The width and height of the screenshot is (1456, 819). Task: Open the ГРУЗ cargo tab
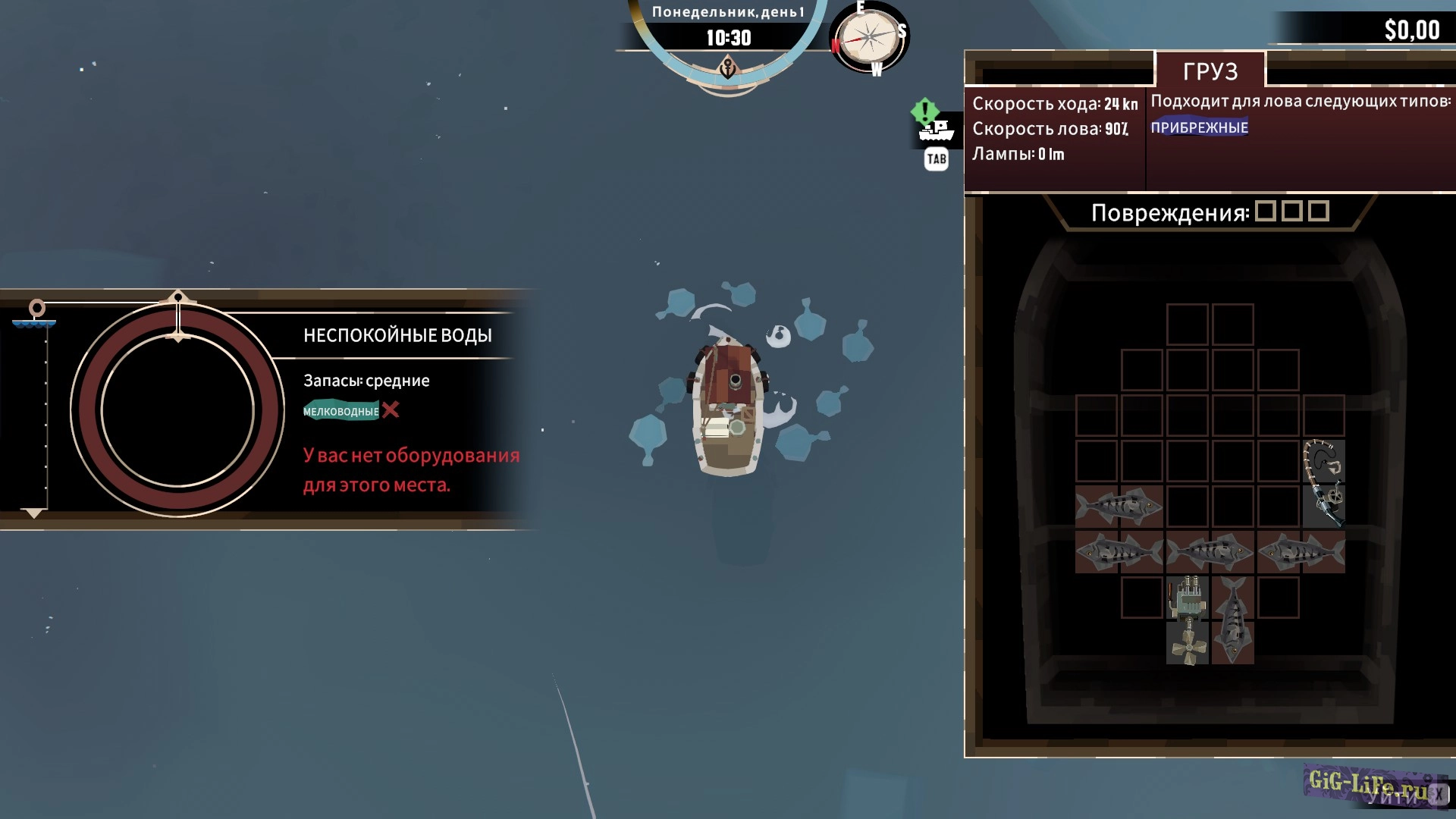click(x=1210, y=71)
